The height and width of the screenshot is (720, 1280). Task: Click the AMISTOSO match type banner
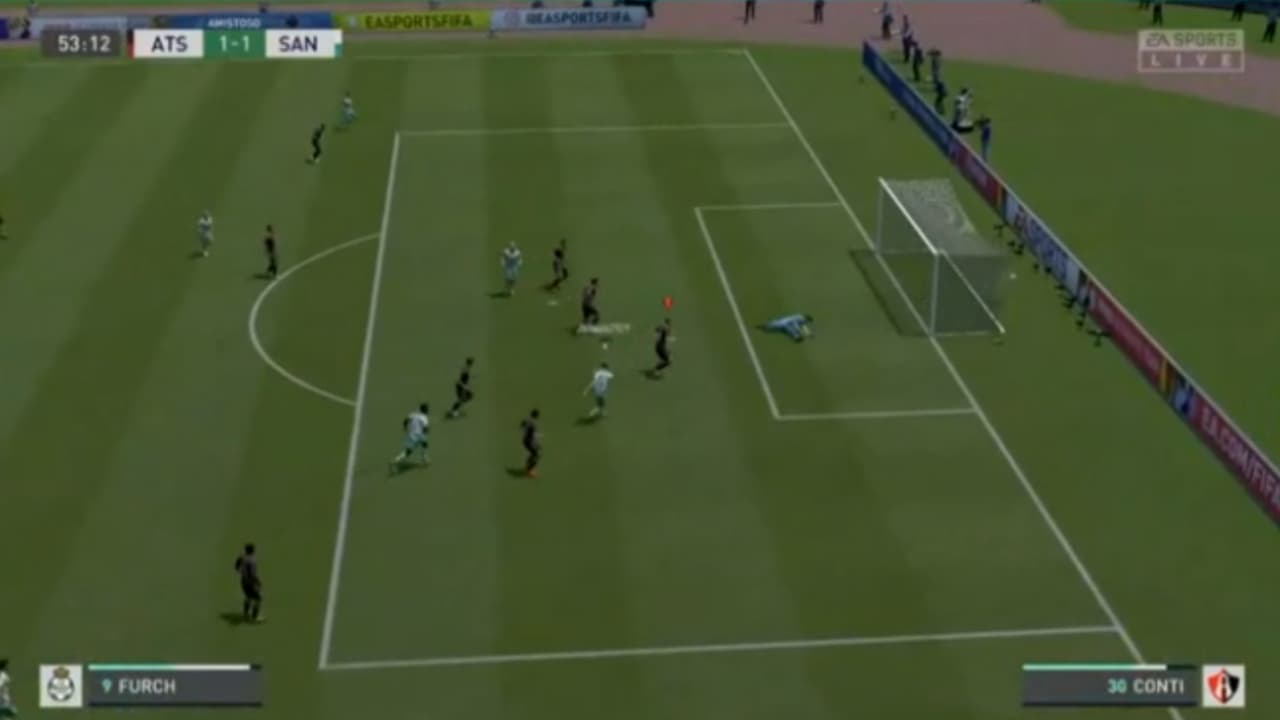234,21
